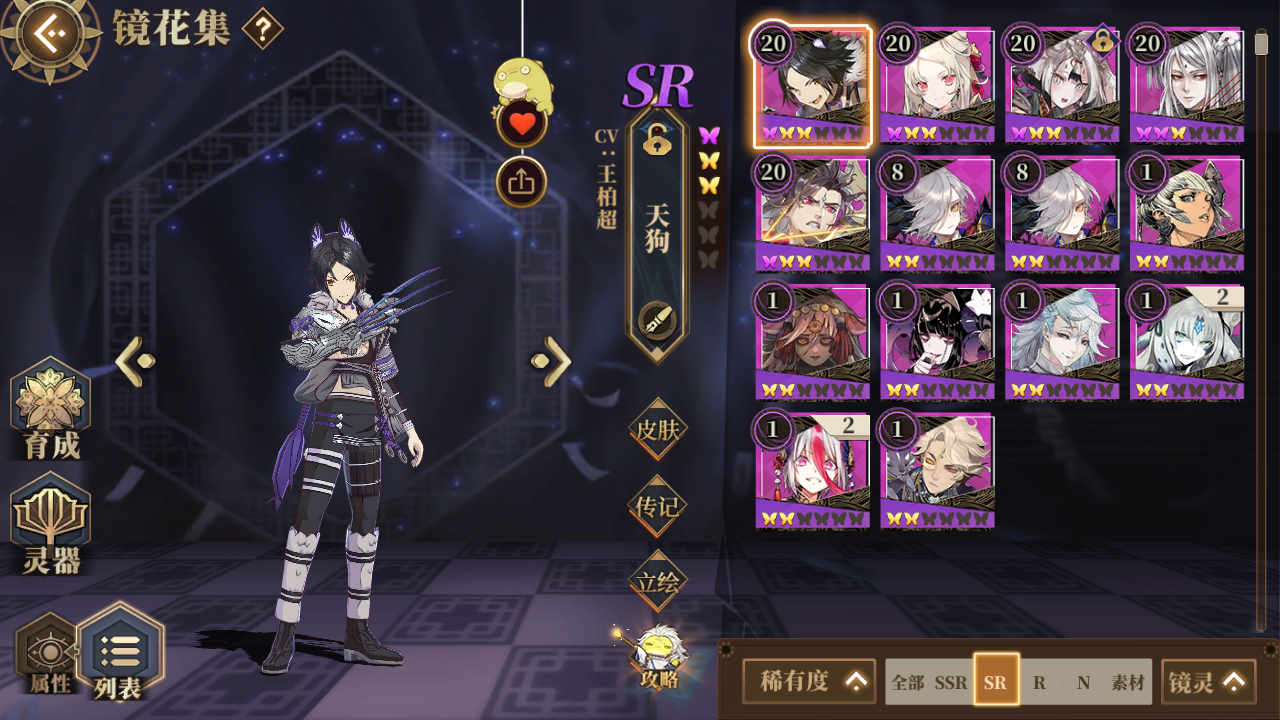1280x720 pixels.
Task: Tap the share button under the heart
Action: tap(521, 182)
